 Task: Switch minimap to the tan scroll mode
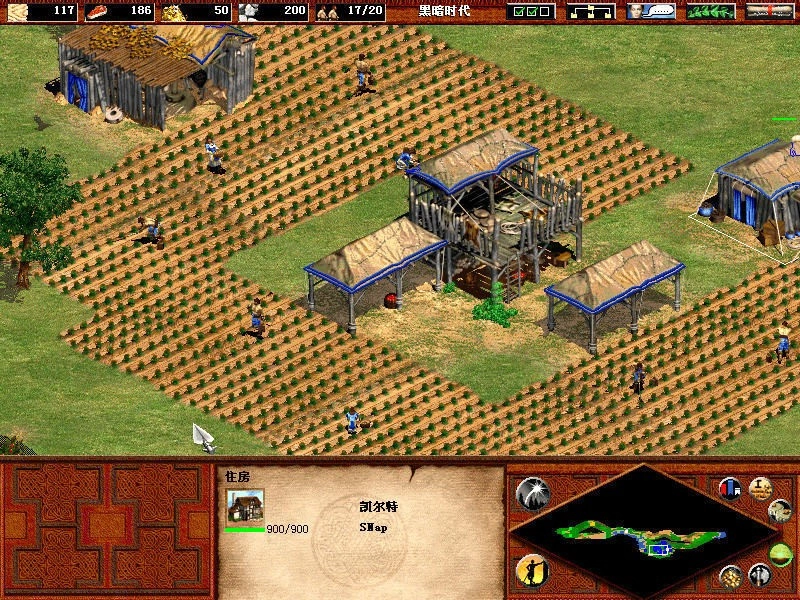pyautogui.click(x=779, y=511)
